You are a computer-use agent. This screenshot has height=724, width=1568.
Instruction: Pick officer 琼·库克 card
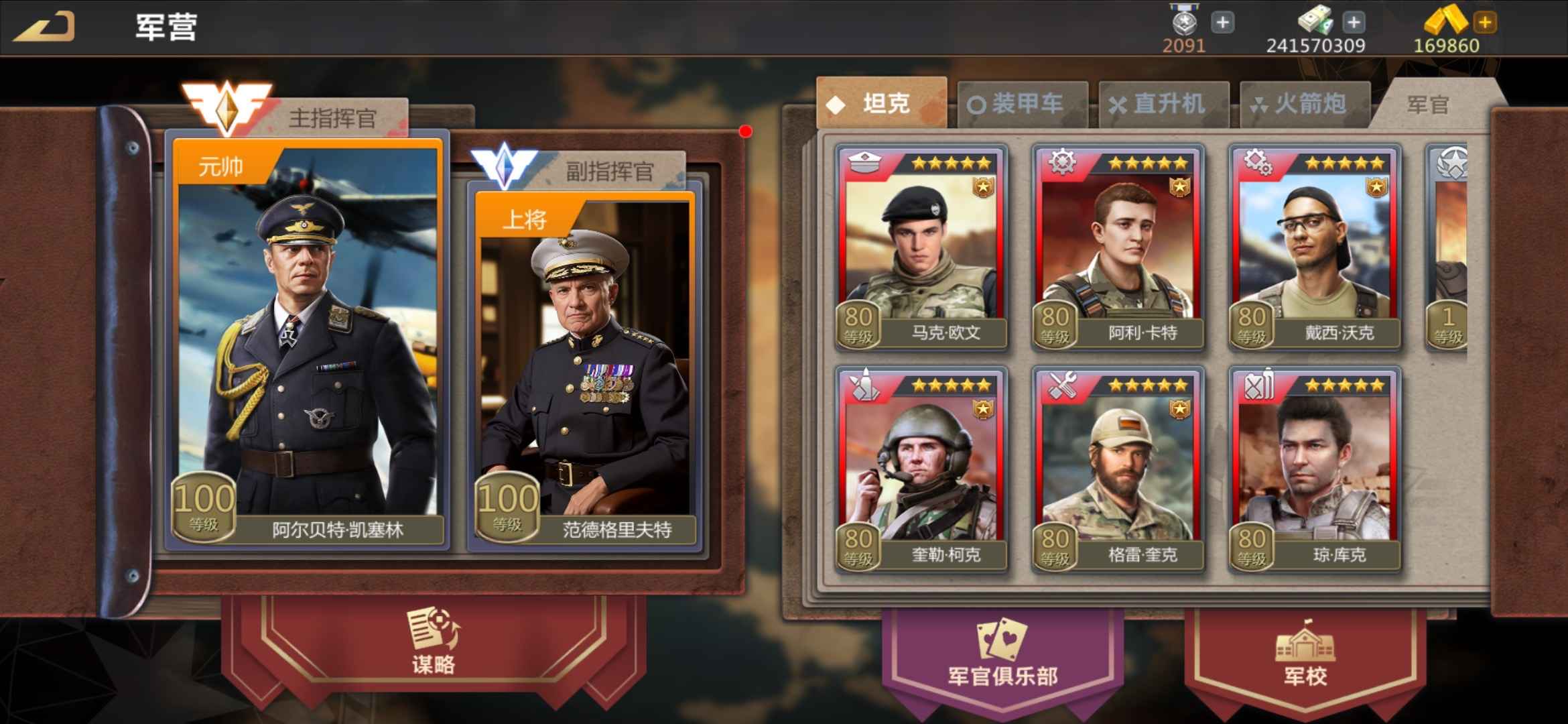pos(1315,469)
